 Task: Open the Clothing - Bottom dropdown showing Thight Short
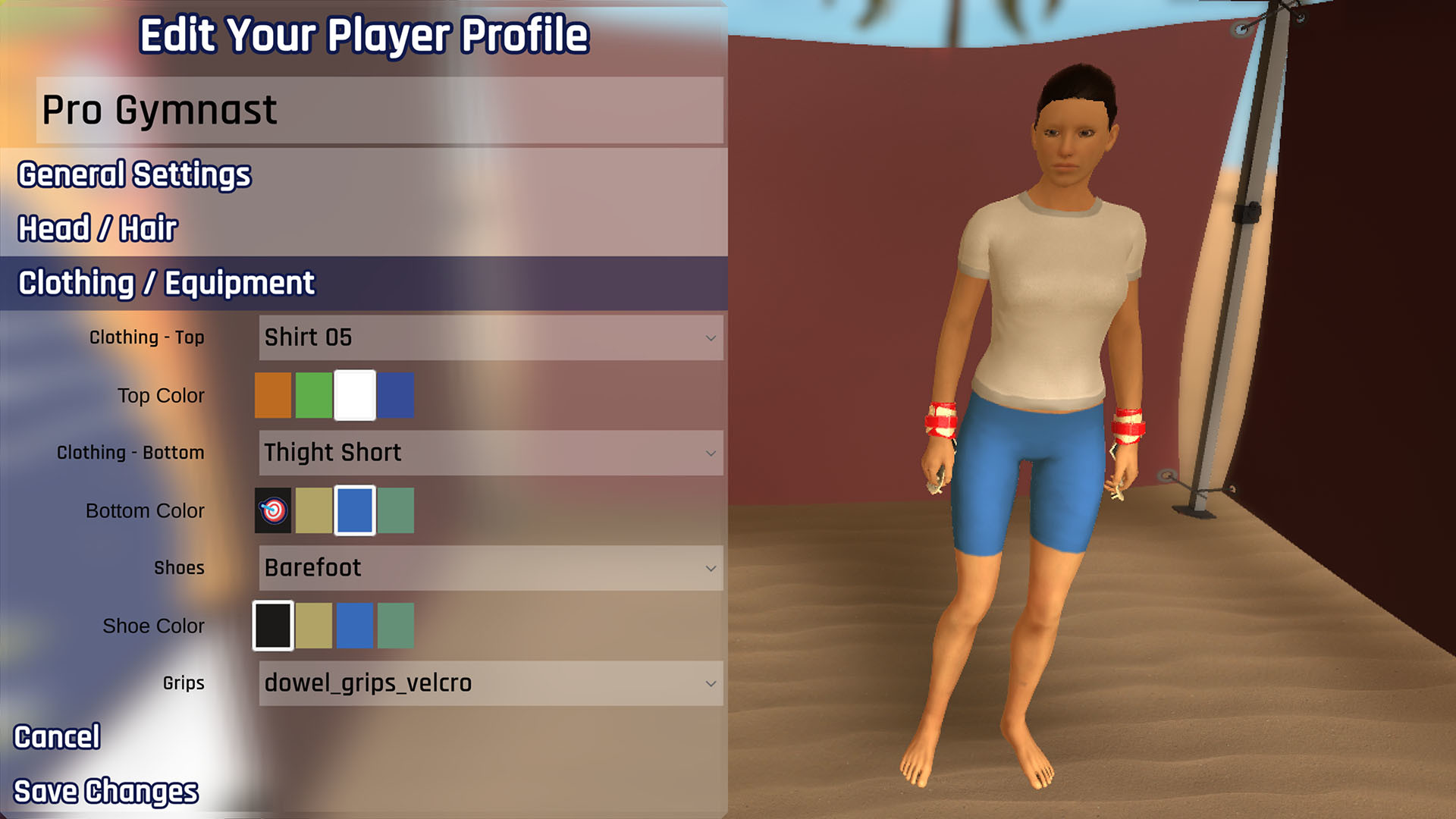pos(489,453)
